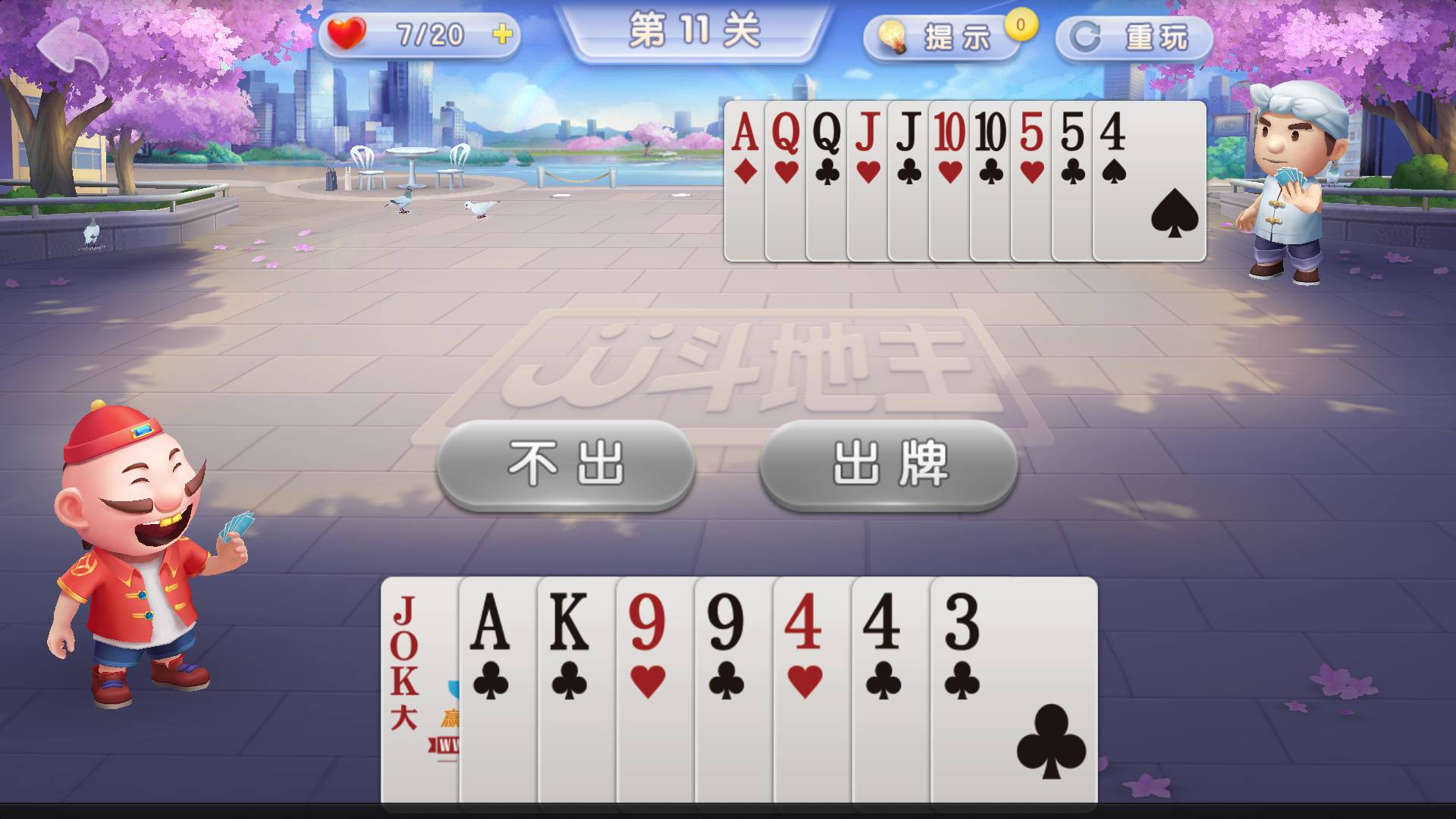This screenshot has width=1456, height=819.
Task: Click the plus icon to add lives
Action: click(502, 33)
